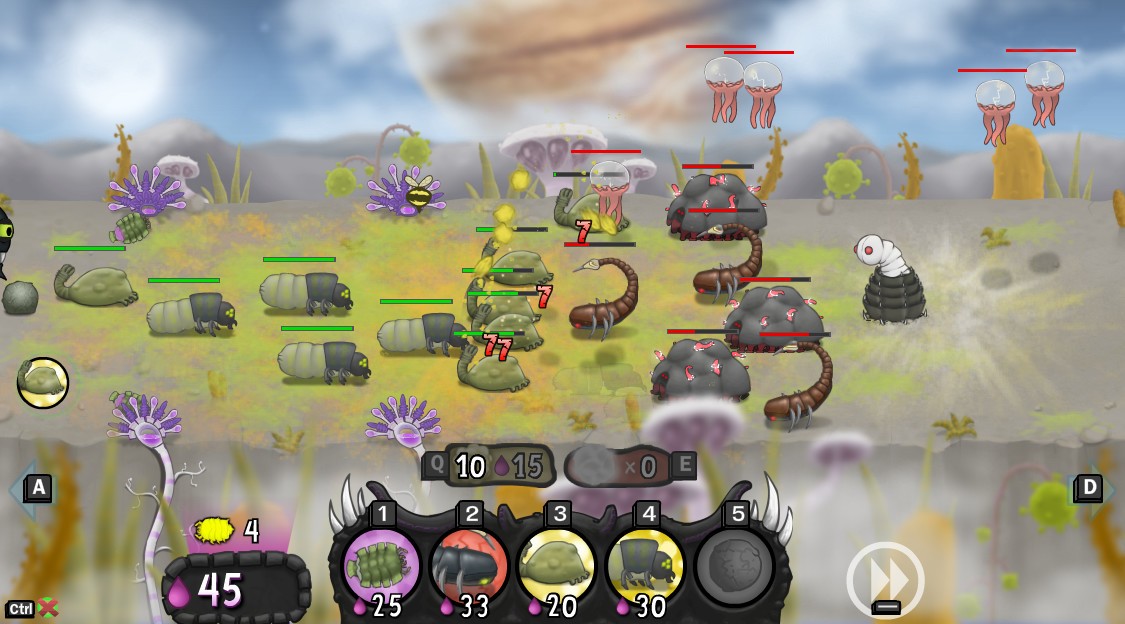Spawn the green pillbug unit costing 25
1125x624 pixels.
pyautogui.click(x=381, y=565)
